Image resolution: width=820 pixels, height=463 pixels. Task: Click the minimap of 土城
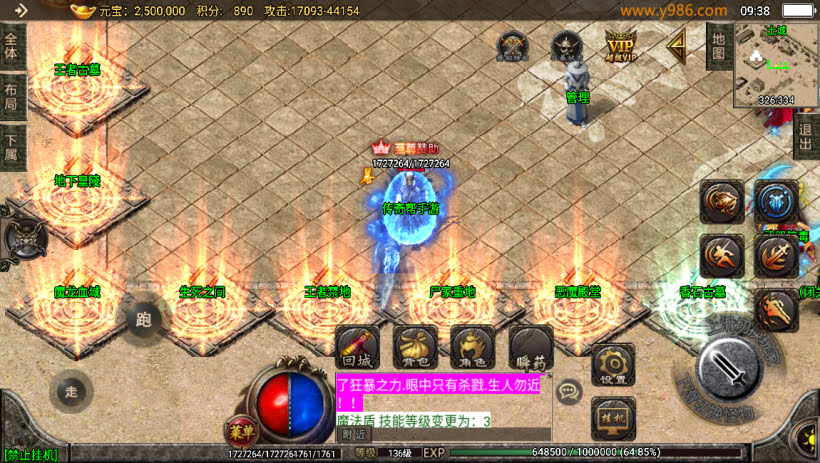(777, 65)
